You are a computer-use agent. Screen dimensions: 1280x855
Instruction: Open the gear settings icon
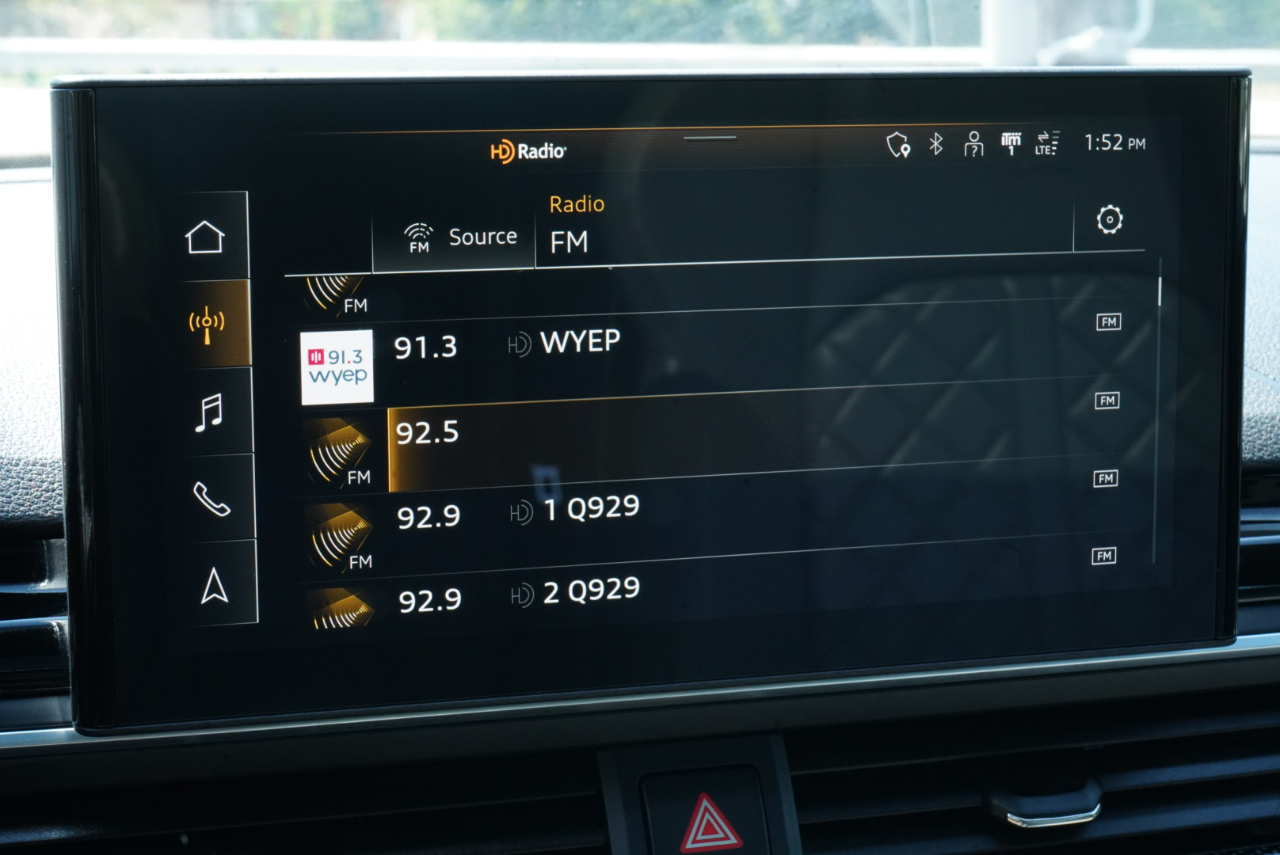(x=1109, y=220)
